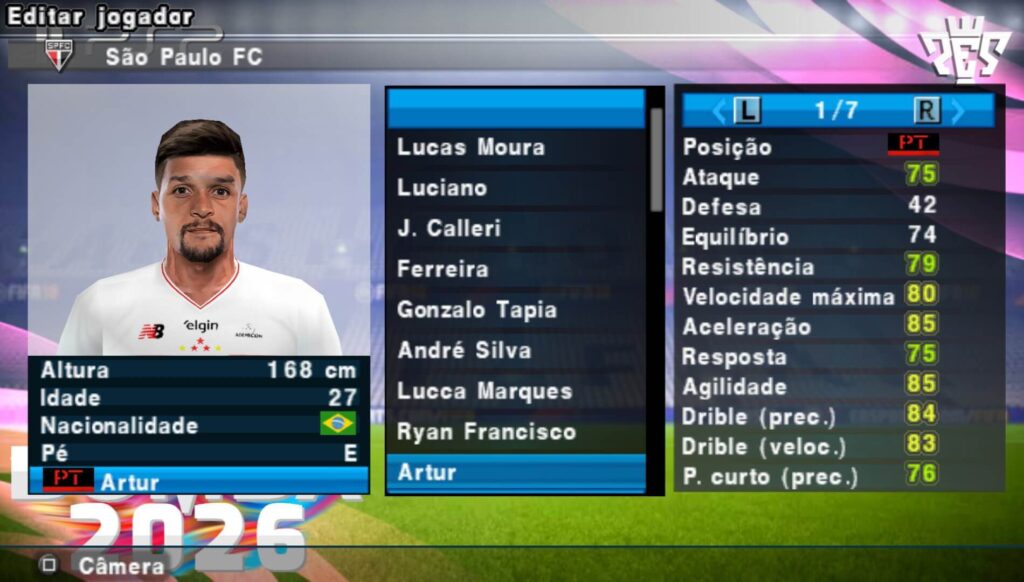Select the Drible (prec.) stat row
Screen dimensions: 1024x582
pyautogui.click(x=838, y=416)
